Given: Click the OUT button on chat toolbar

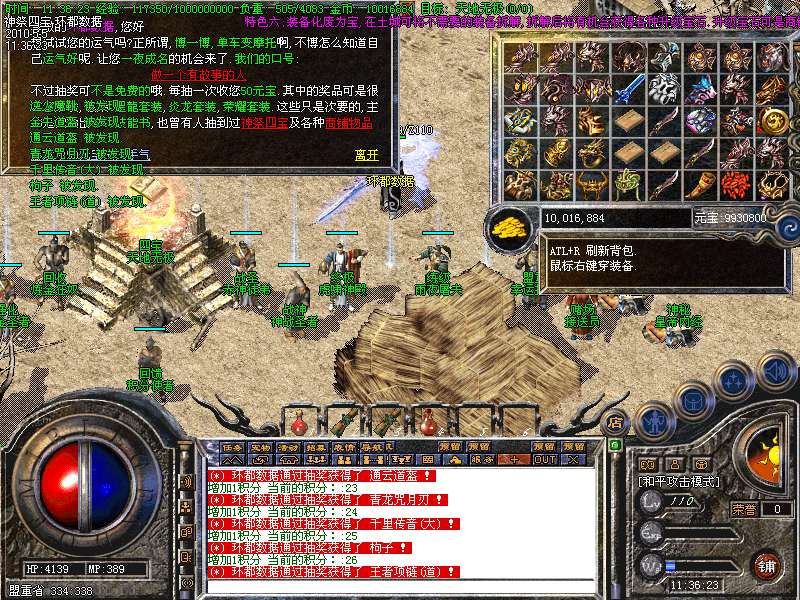Looking at the screenshot, I should (x=544, y=459).
